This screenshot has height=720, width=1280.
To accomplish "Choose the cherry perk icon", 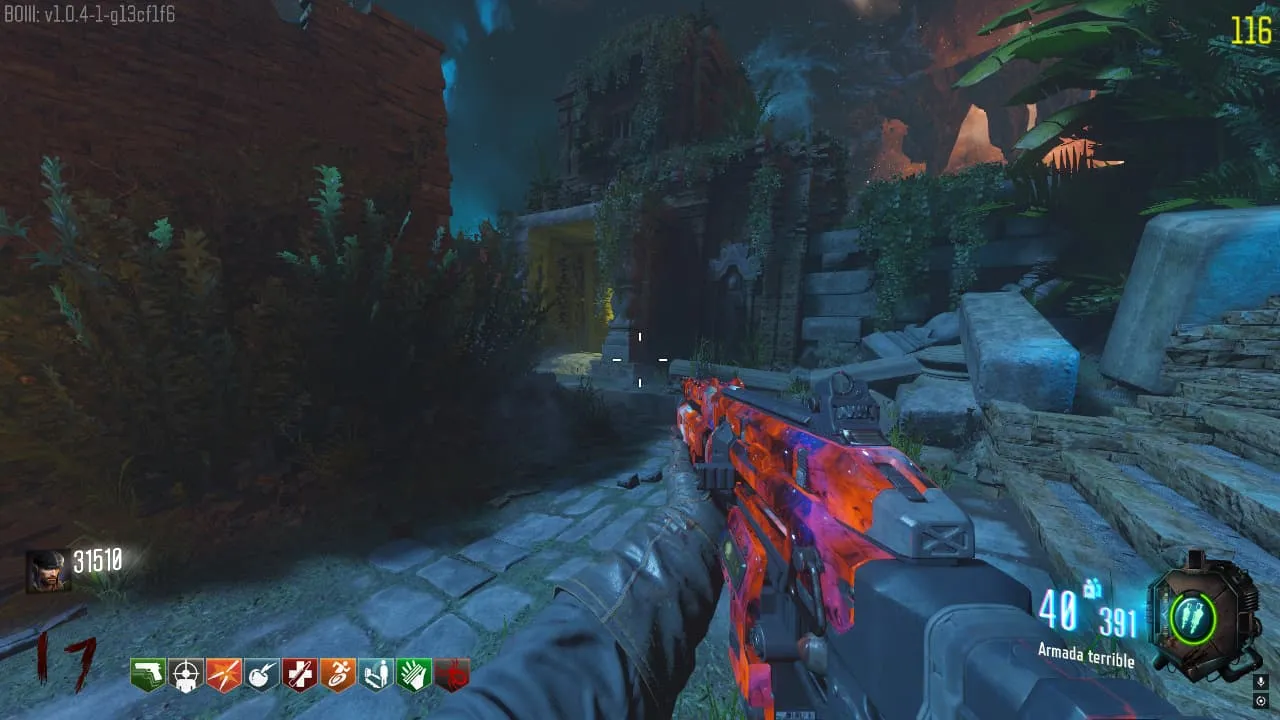I will click(262, 676).
